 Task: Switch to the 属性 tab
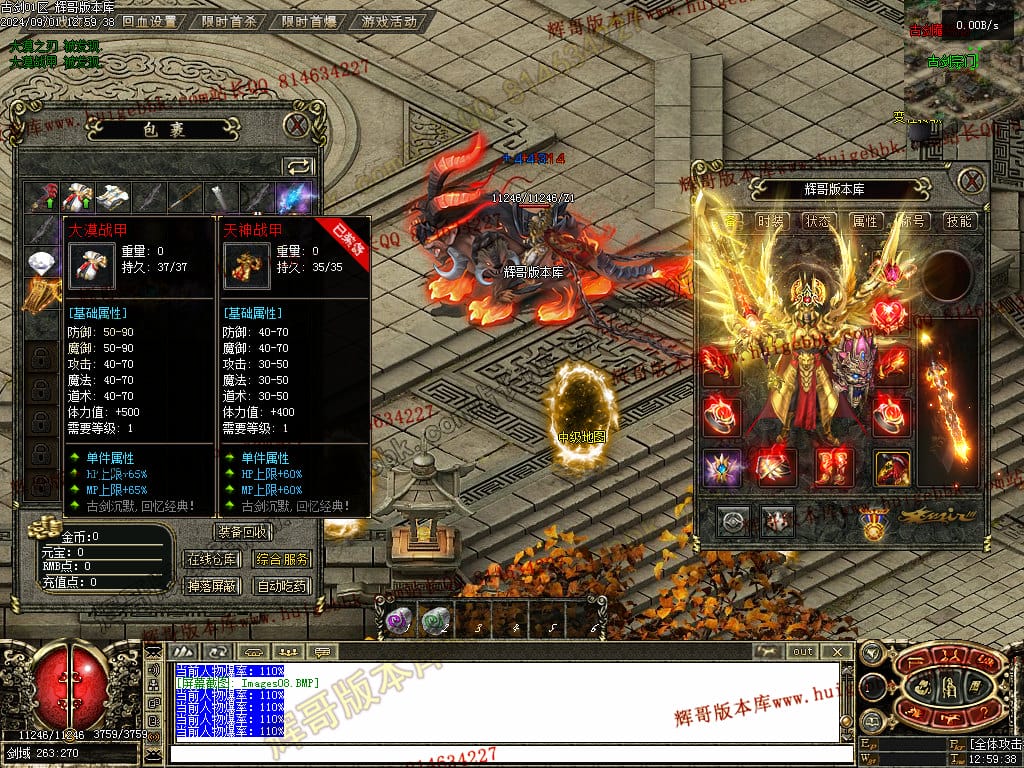(x=865, y=221)
